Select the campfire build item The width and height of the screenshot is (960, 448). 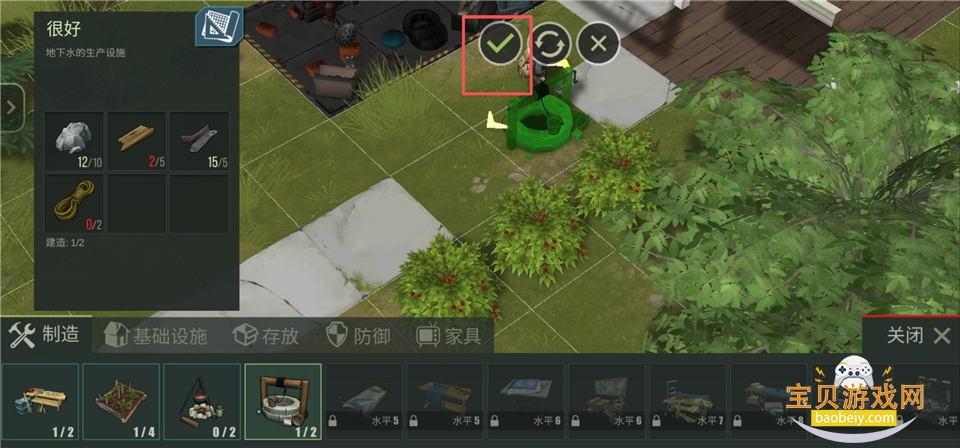pyautogui.click(x=202, y=401)
